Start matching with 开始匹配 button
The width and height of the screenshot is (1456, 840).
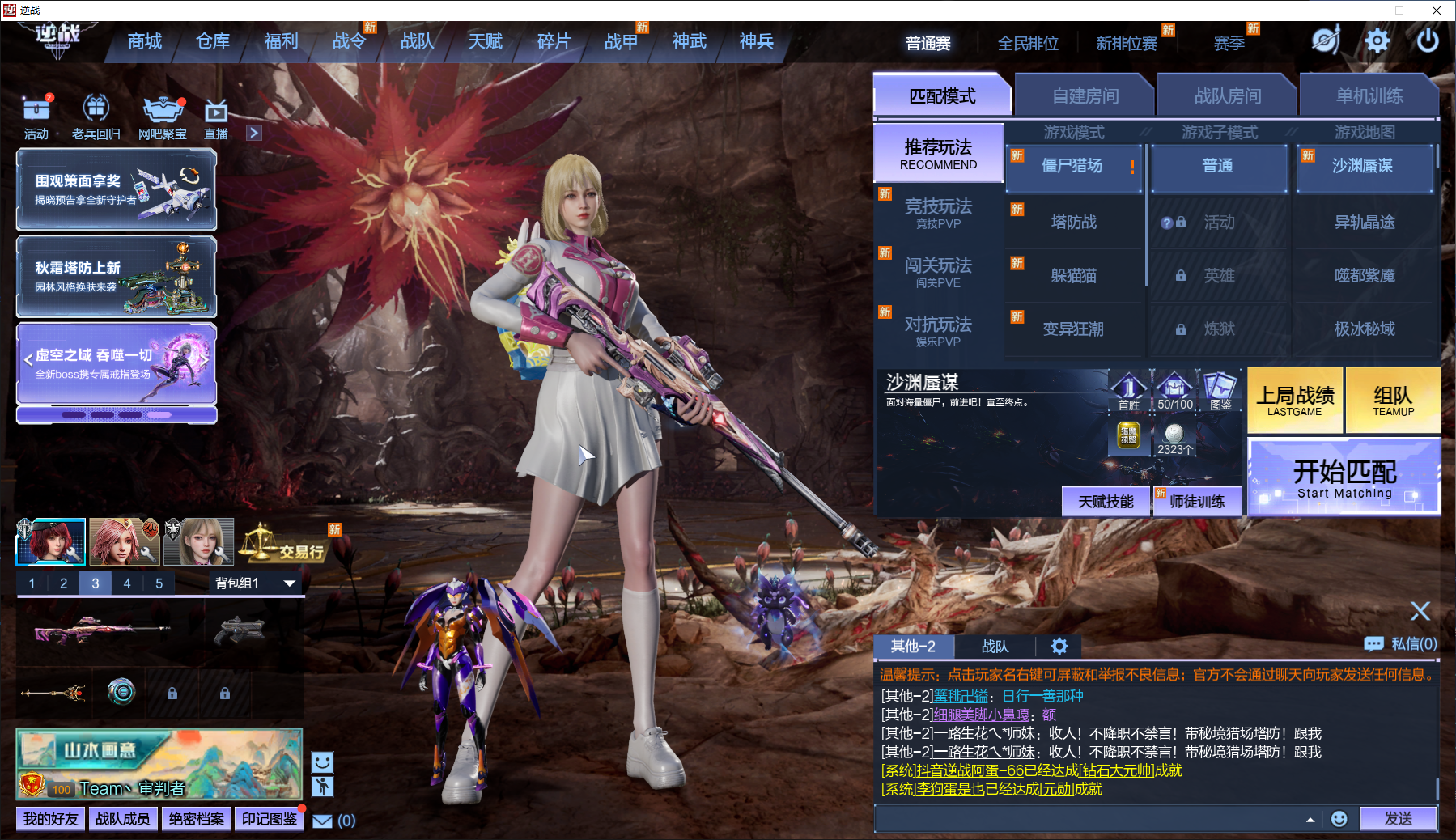click(1344, 477)
